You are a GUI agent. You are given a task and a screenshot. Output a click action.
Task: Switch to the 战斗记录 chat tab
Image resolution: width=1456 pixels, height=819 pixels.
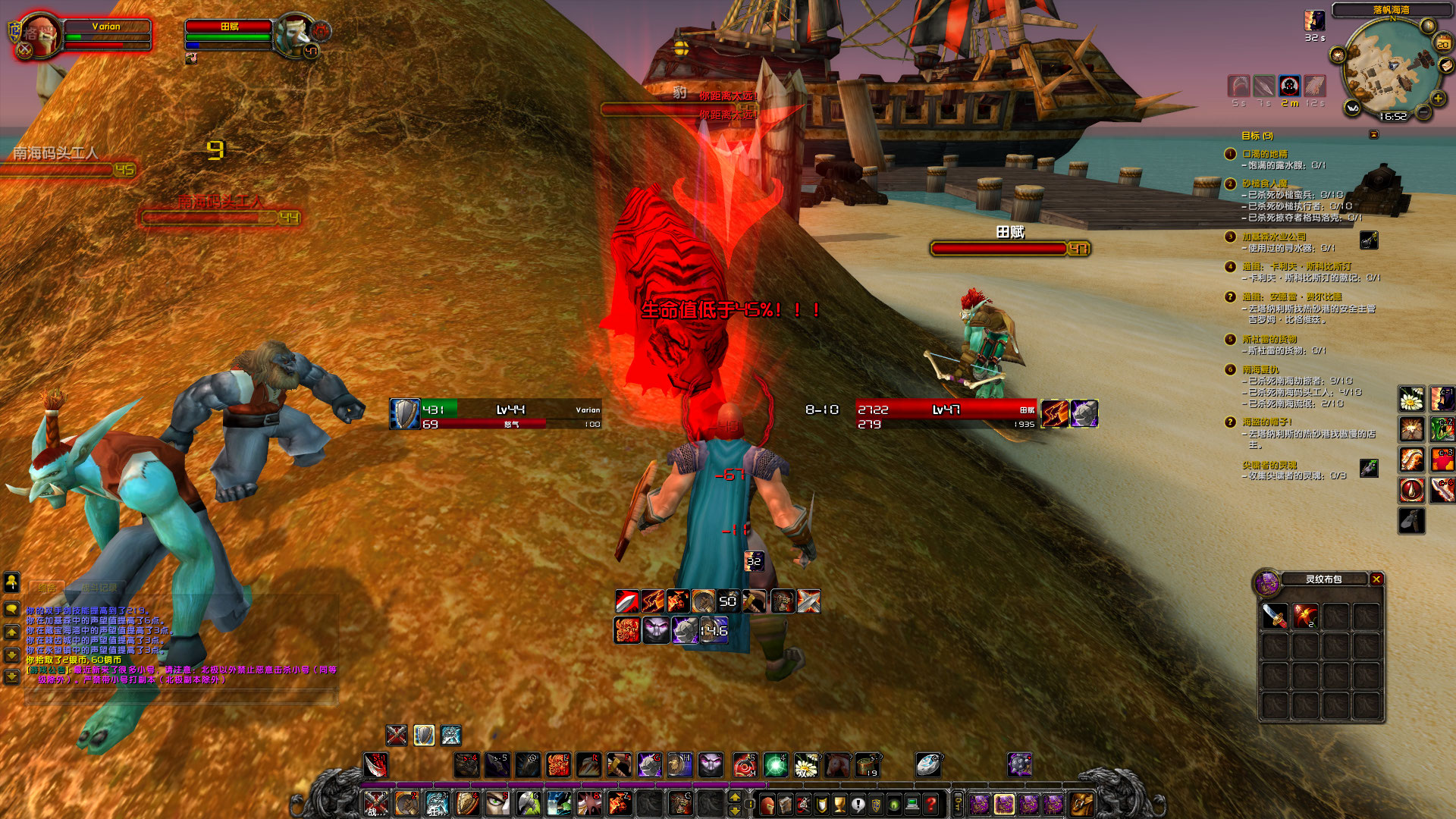(x=99, y=587)
